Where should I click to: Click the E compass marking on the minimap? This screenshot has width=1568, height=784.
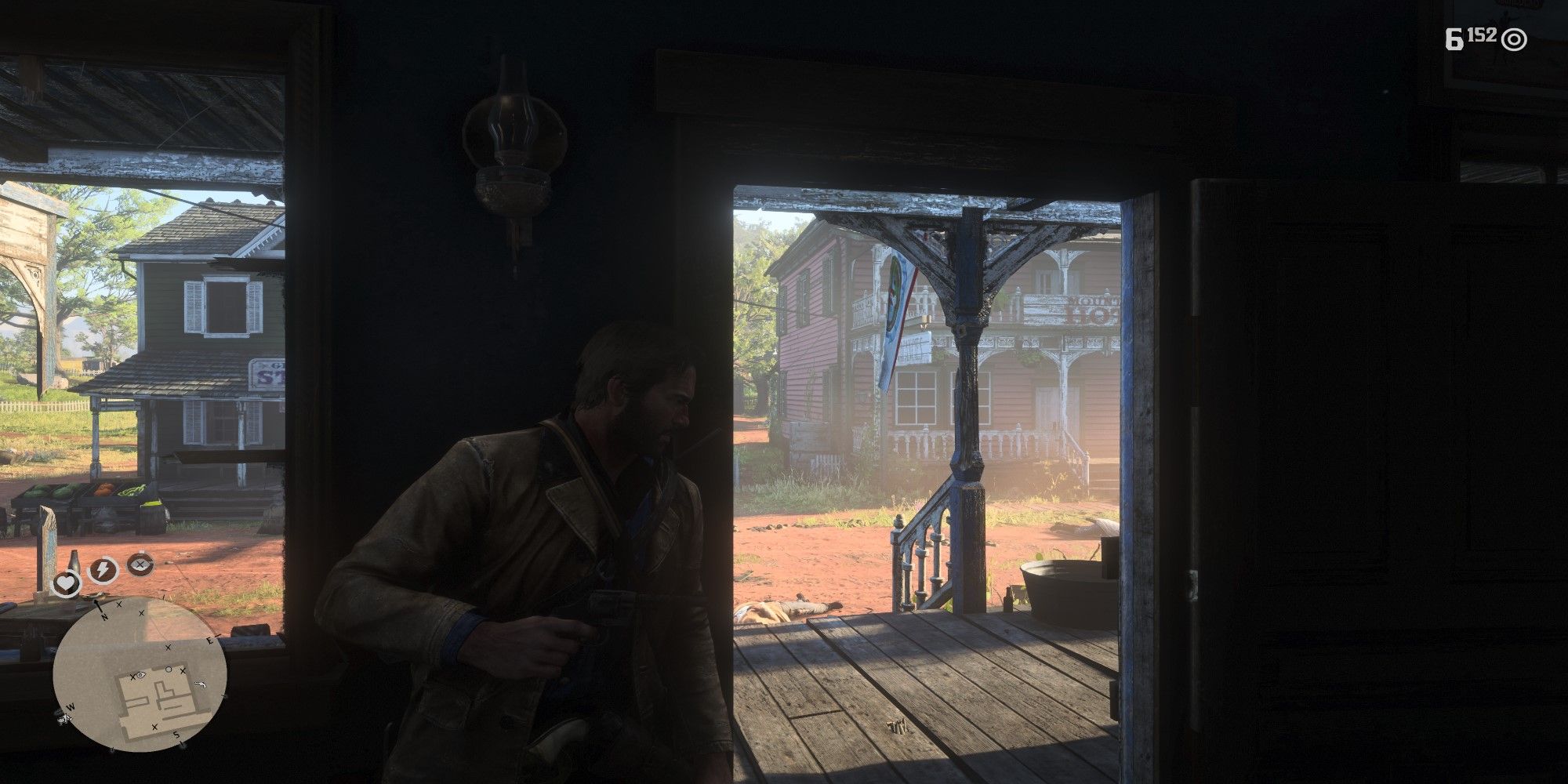(211, 639)
